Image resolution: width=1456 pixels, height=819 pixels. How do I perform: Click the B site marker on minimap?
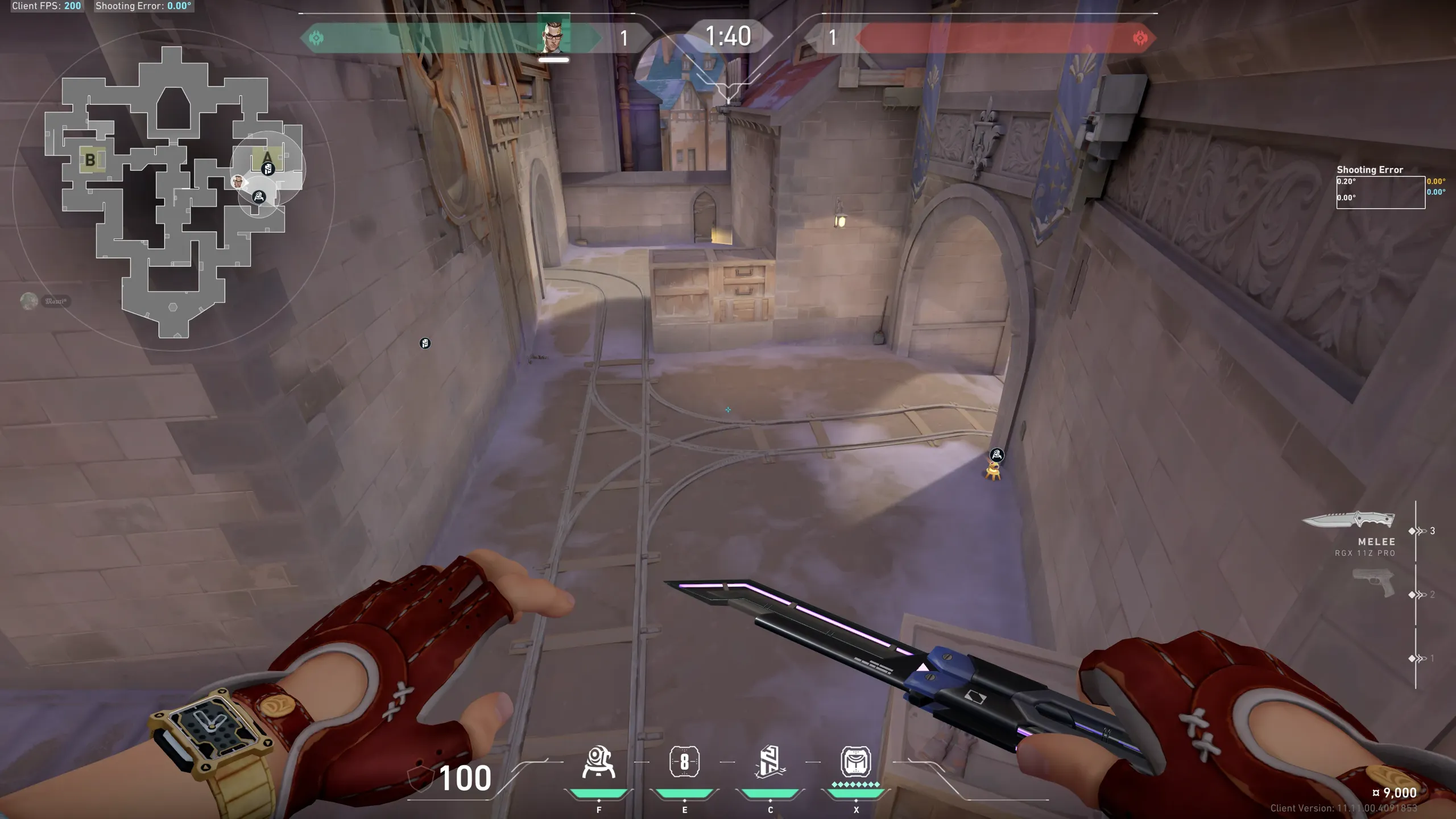pos(90,160)
